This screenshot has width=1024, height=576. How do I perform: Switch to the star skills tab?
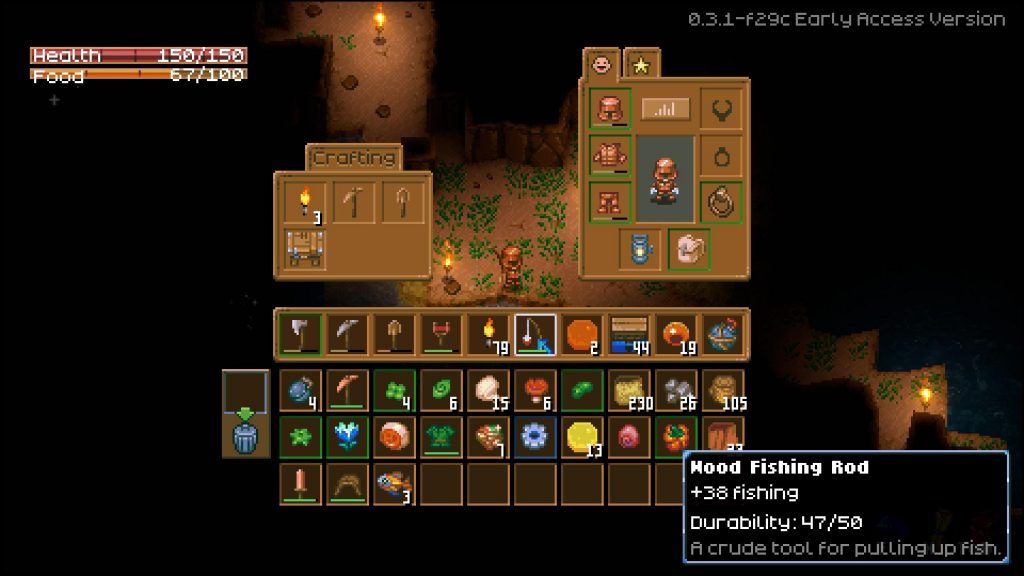(639, 65)
